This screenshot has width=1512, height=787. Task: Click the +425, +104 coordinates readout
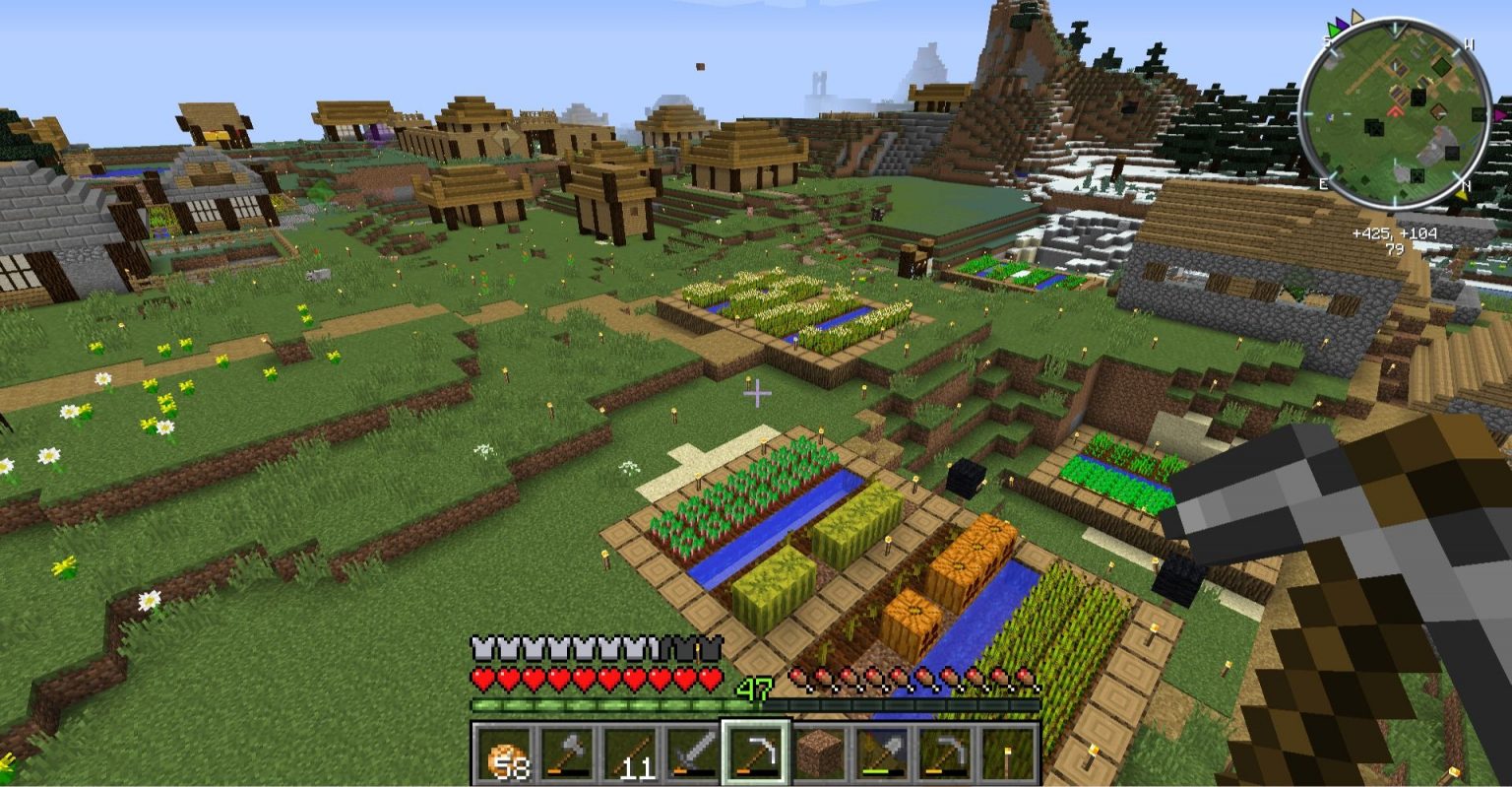1396,234
